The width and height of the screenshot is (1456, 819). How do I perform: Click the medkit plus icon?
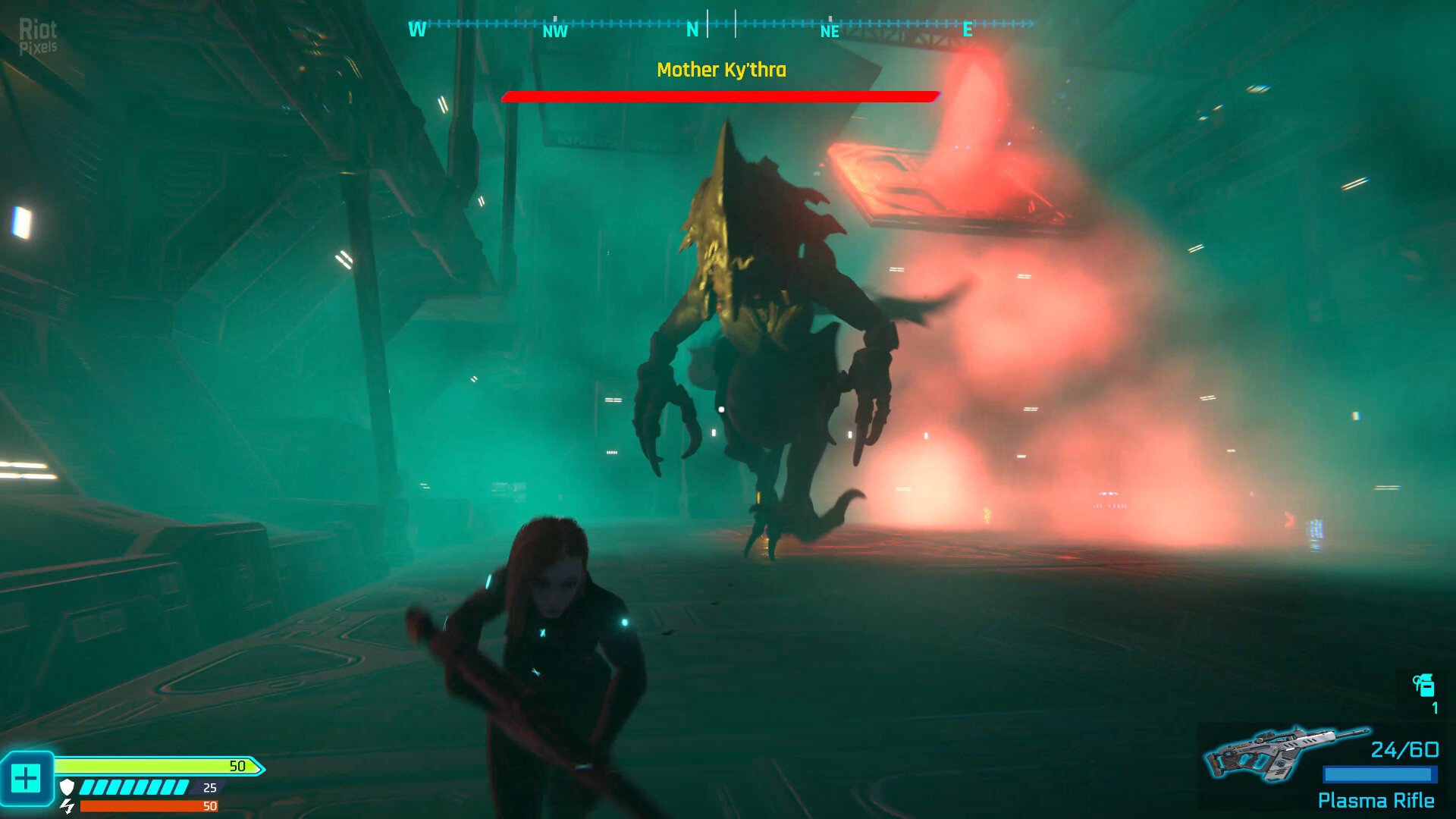click(26, 779)
